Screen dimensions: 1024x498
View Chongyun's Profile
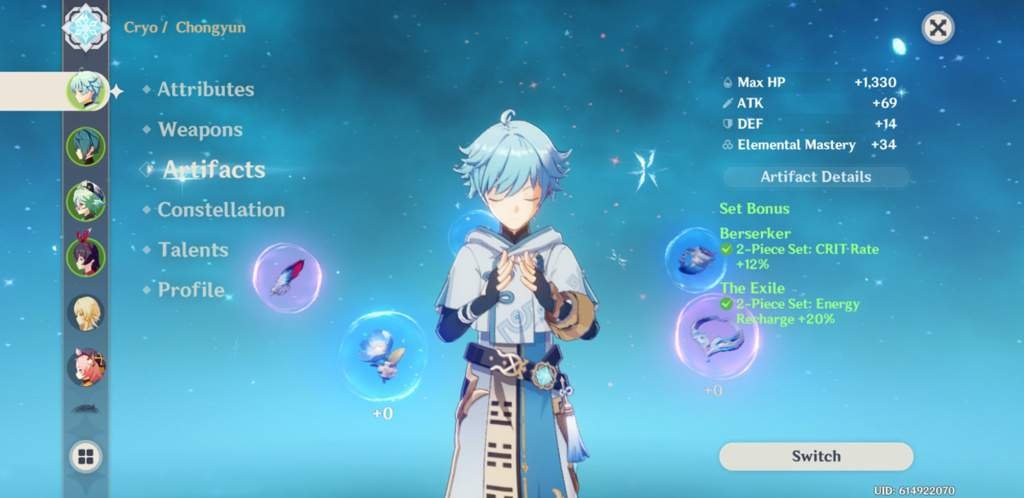click(x=191, y=290)
